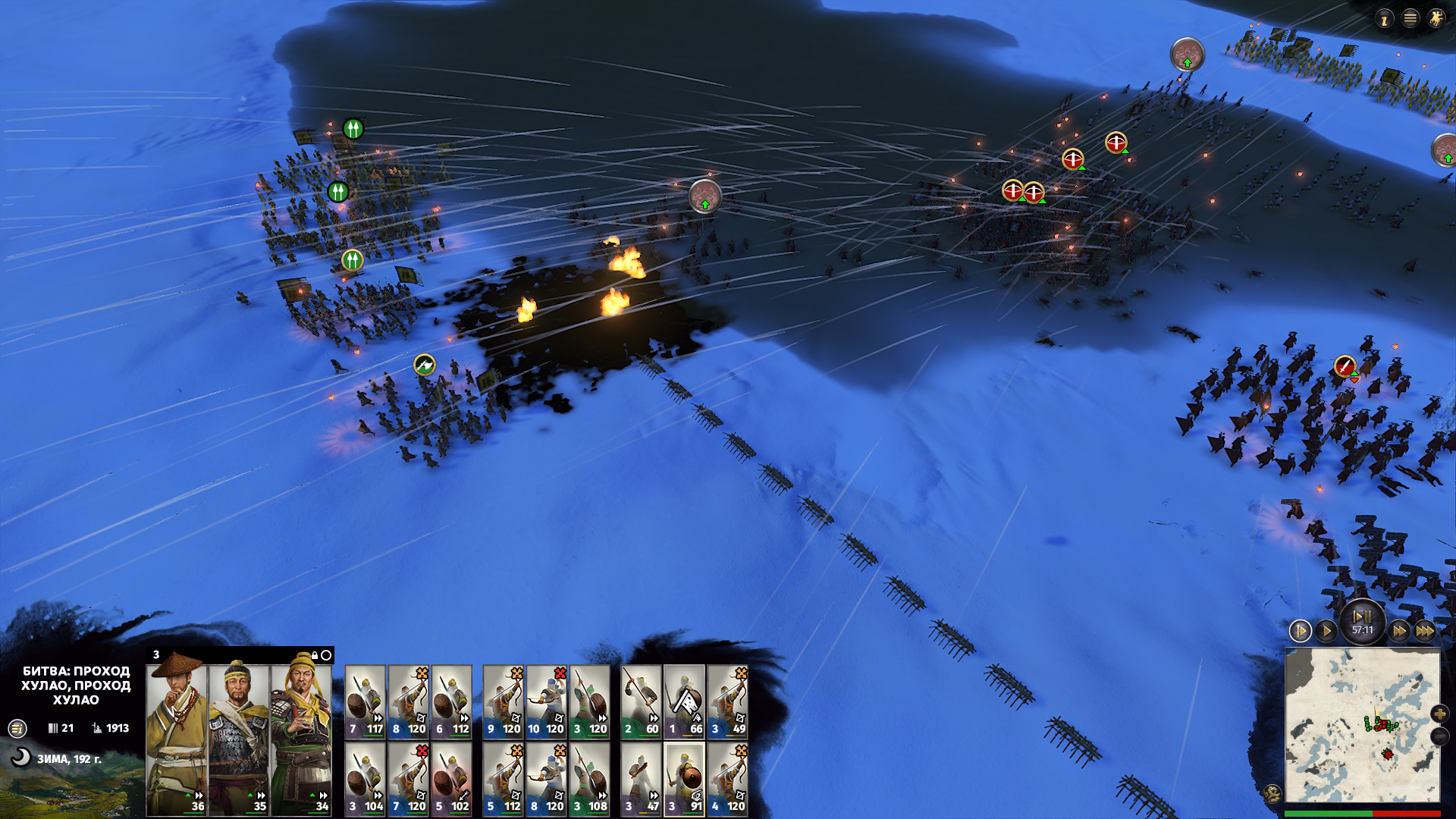Select the unit card with 117 soldiers
Viewport: 1456px width, 819px height.
coord(366,701)
